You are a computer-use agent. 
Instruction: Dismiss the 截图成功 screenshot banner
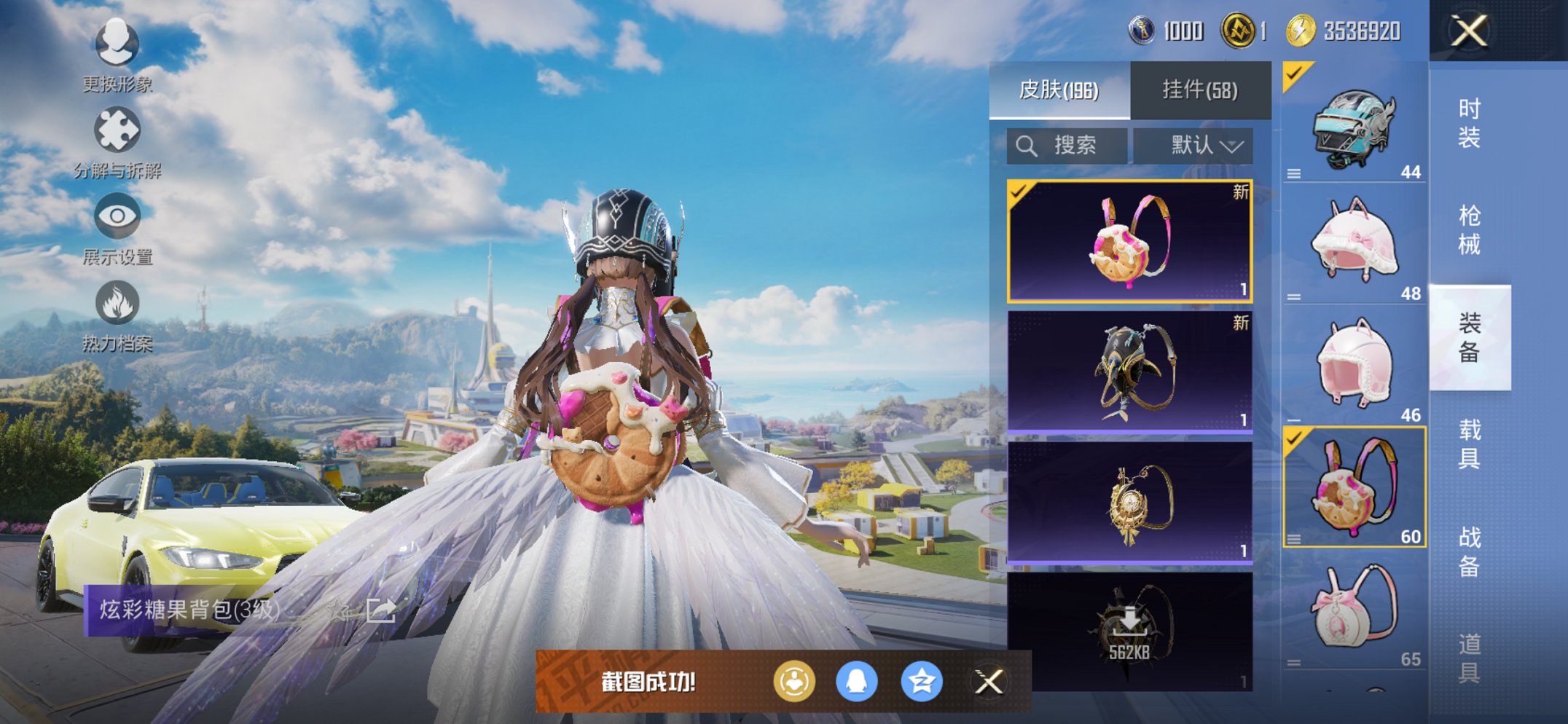tap(989, 682)
